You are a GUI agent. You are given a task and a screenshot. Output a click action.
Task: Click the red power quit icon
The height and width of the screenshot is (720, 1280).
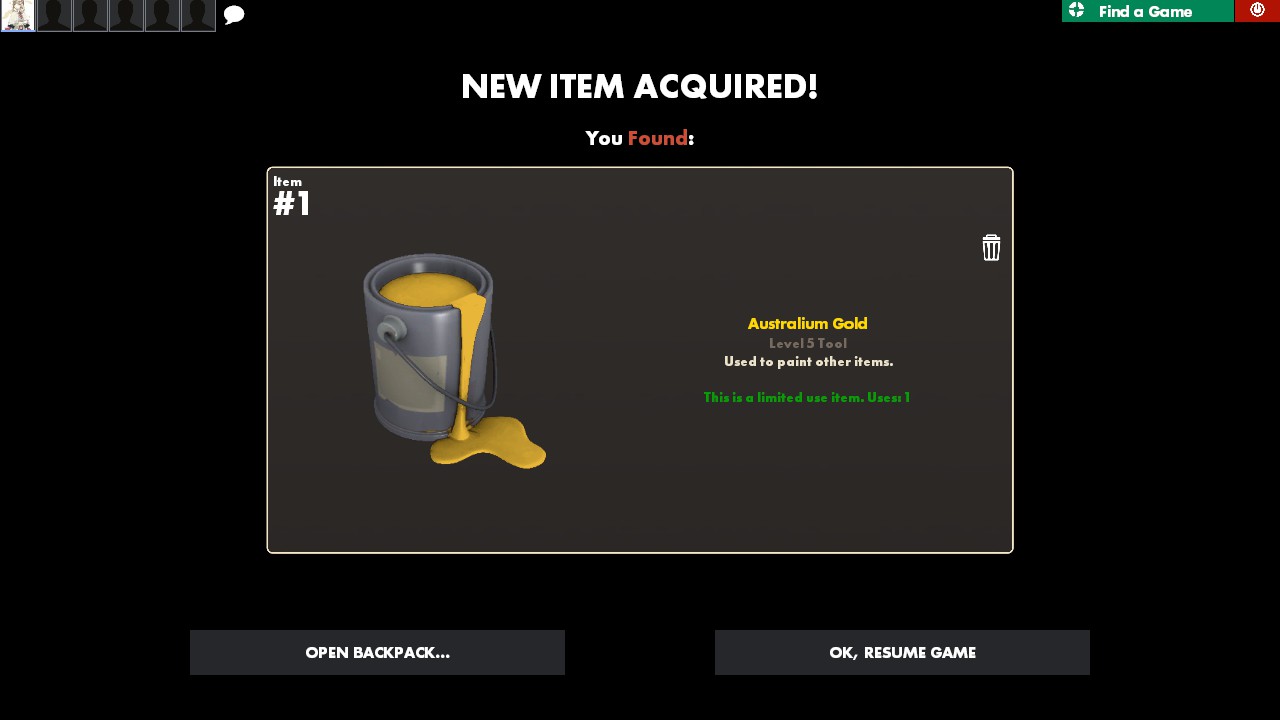1257,10
